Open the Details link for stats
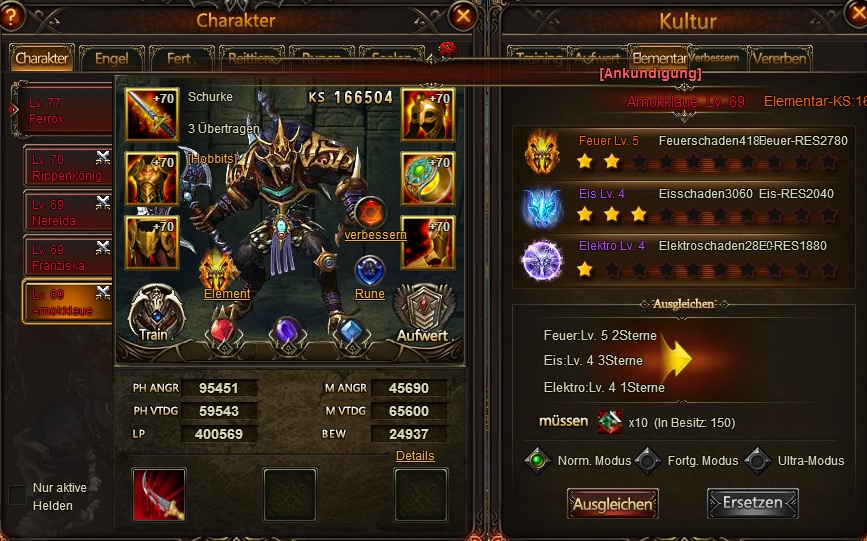 click(x=415, y=456)
